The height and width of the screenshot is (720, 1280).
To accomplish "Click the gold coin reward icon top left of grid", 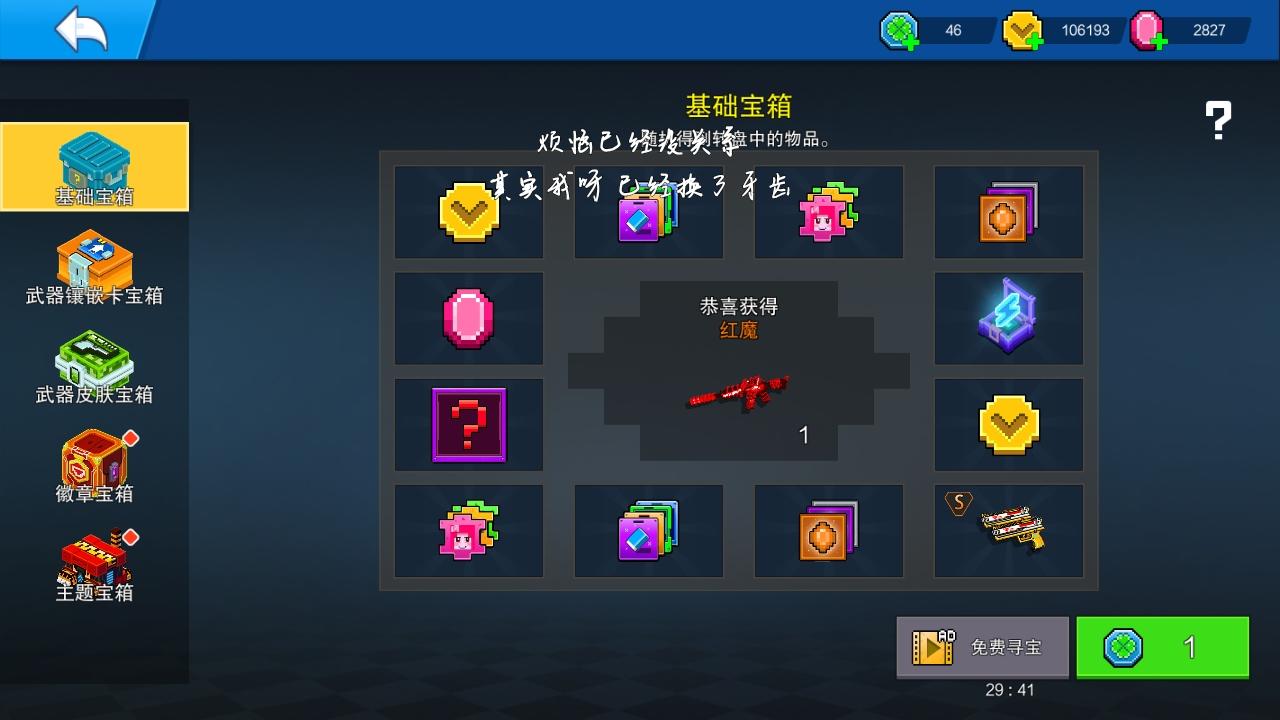I will click(x=468, y=212).
